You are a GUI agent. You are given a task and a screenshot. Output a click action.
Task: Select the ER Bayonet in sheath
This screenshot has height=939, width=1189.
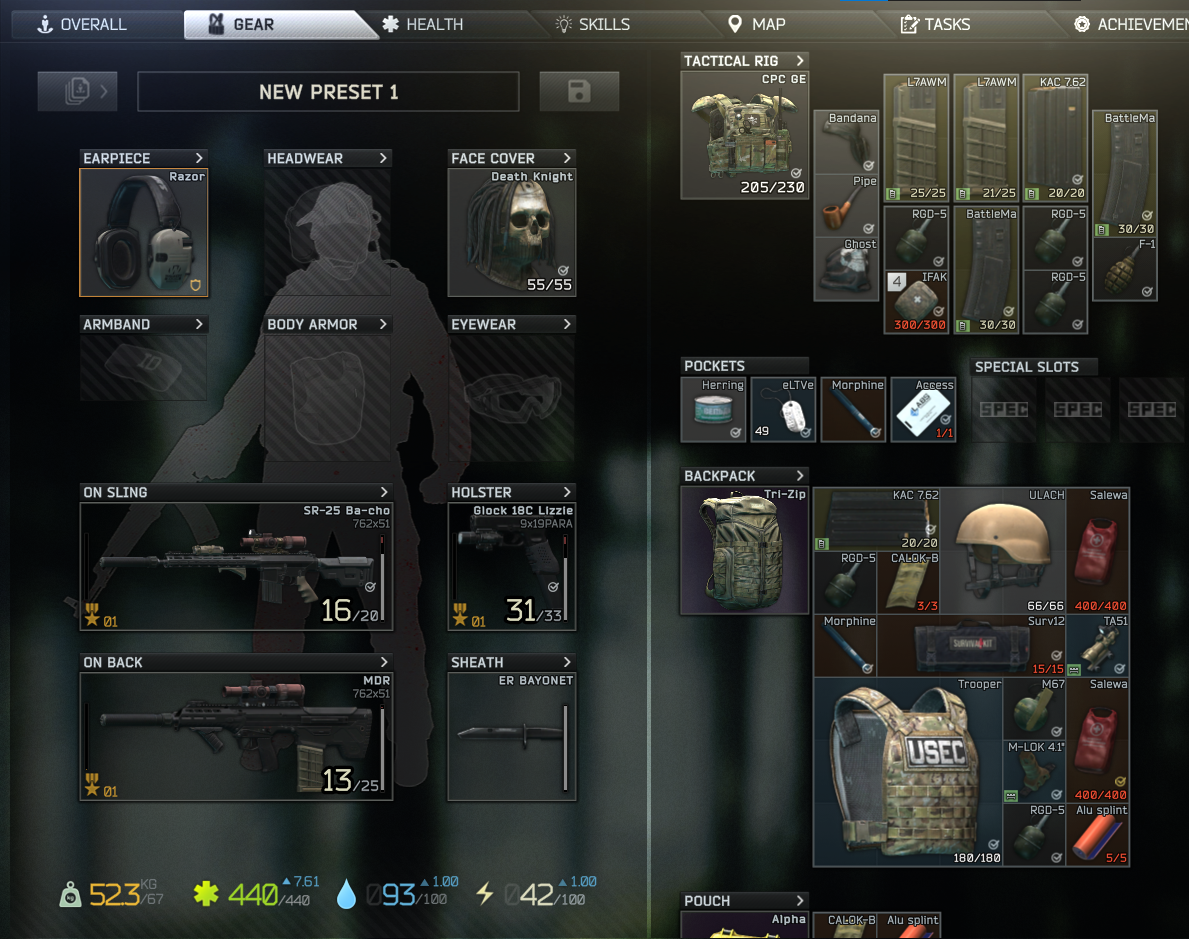click(511, 737)
